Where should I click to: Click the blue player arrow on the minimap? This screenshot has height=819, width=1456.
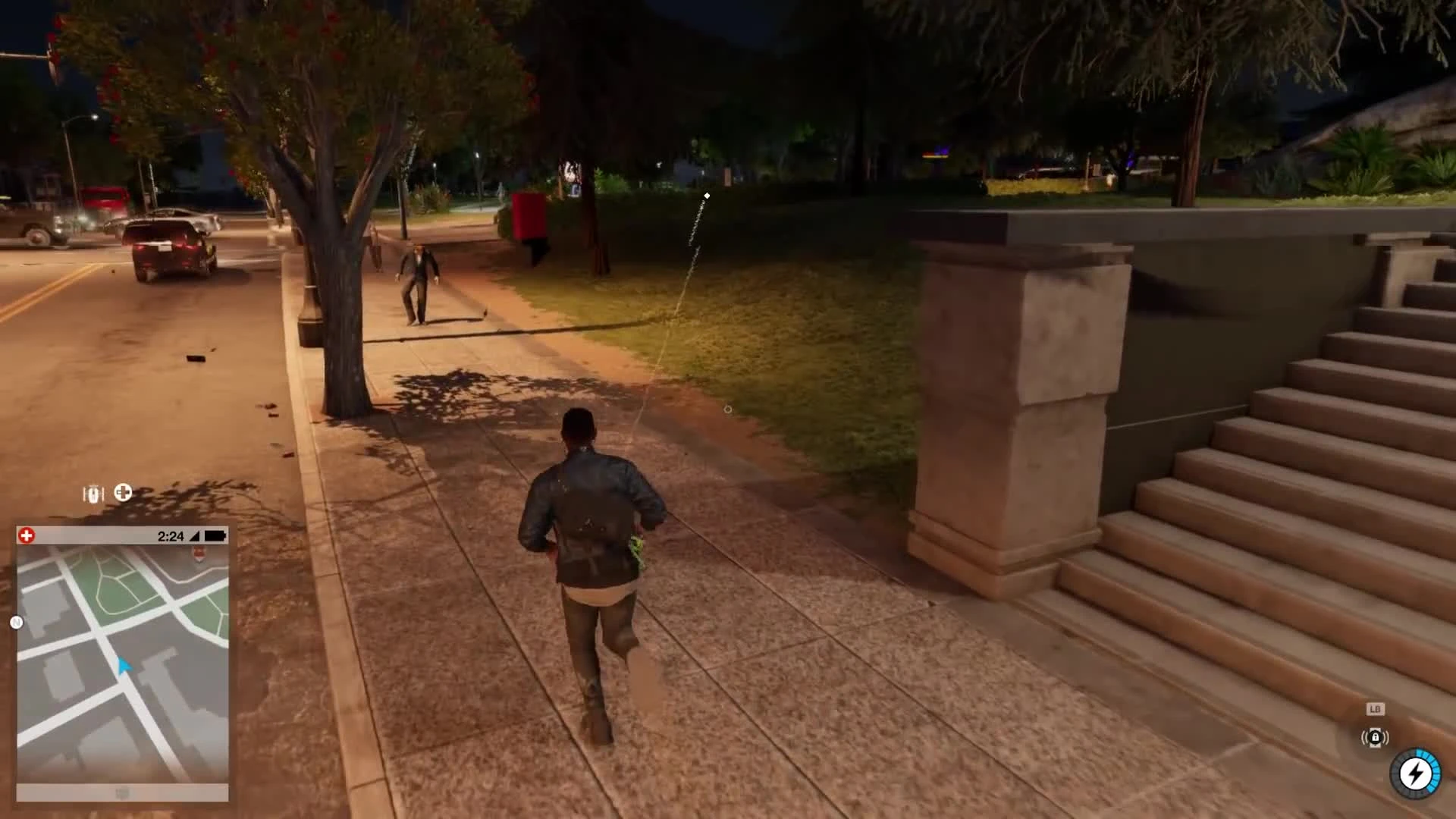click(x=124, y=666)
